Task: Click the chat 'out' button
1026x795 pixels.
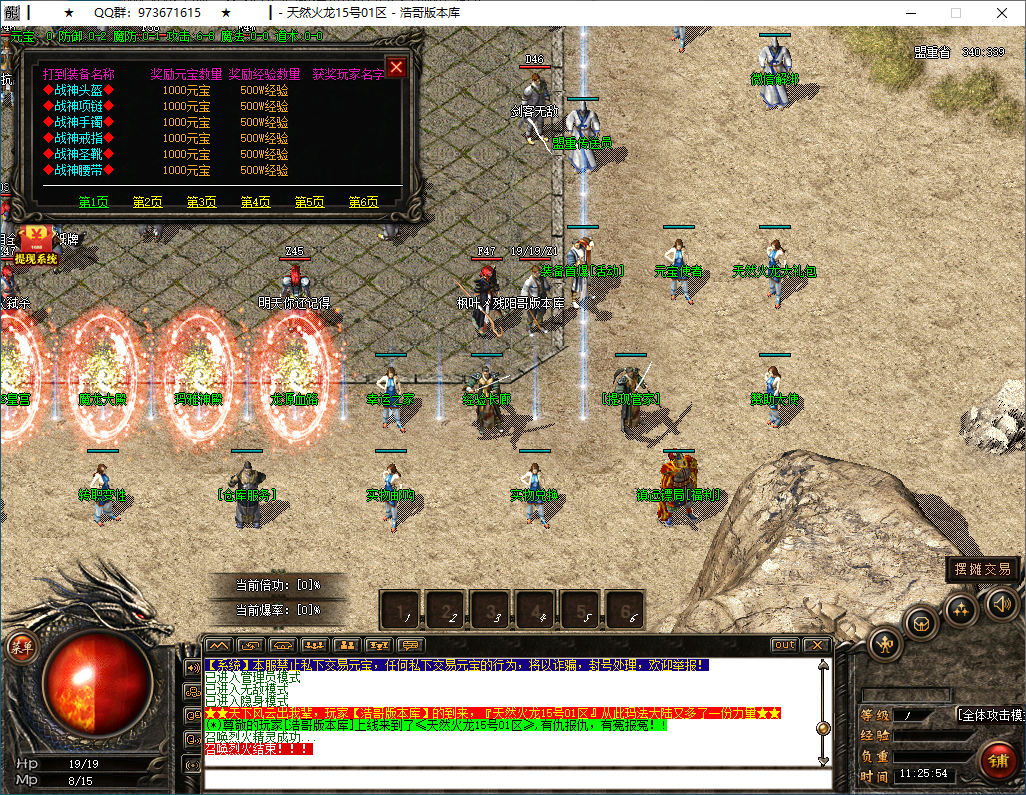Action: pos(785,645)
